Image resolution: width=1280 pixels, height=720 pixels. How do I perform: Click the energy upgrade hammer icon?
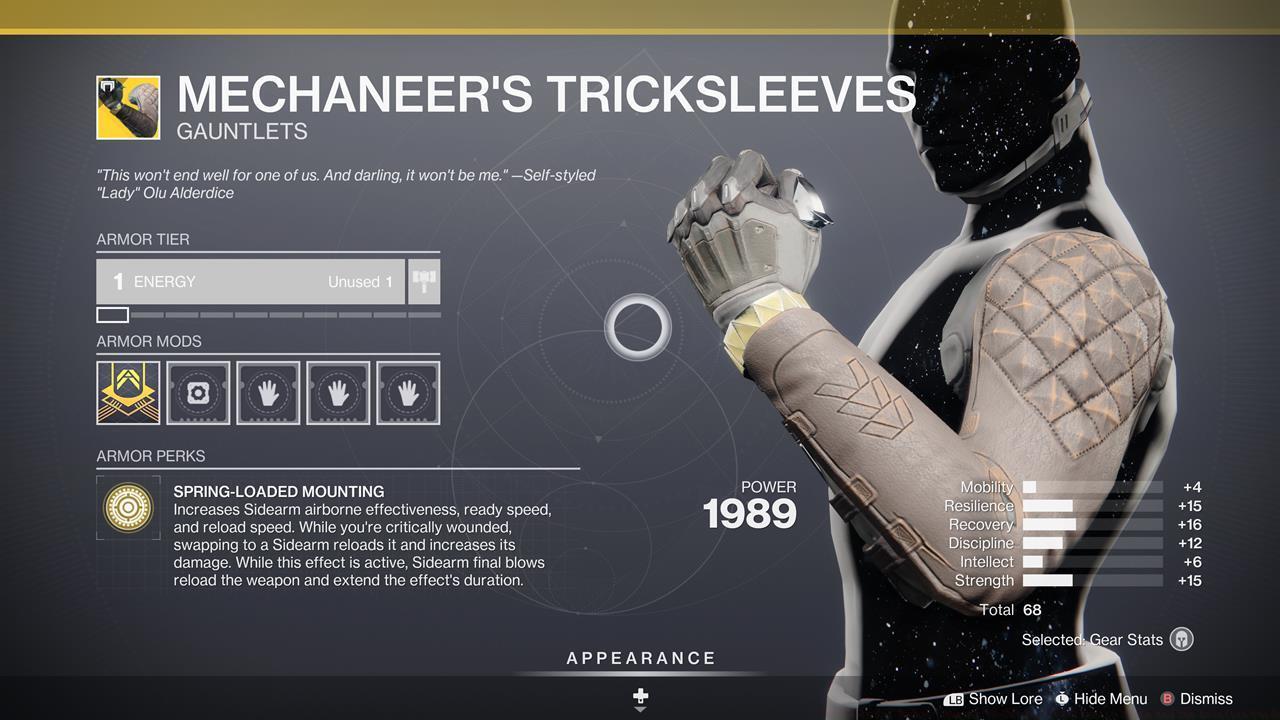coord(424,281)
